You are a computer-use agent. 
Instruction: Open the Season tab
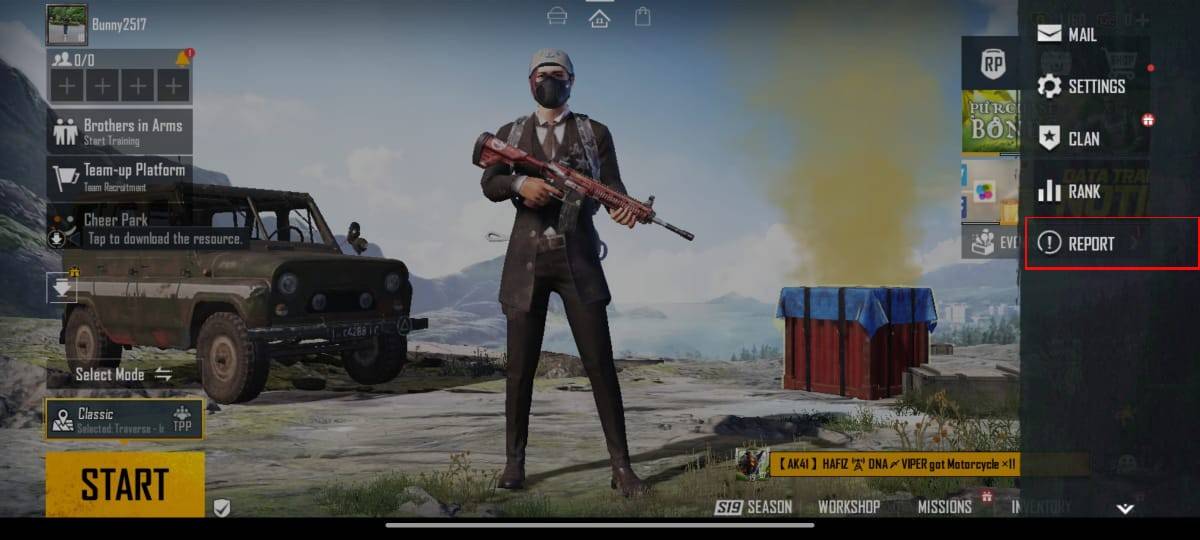coord(756,507)
